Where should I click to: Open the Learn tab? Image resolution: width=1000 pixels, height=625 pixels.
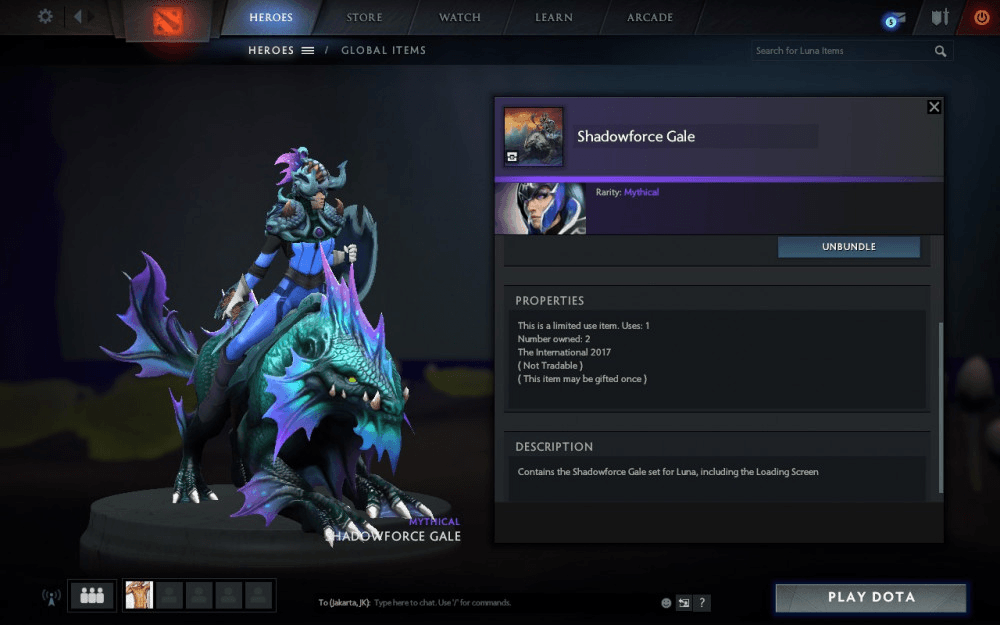click(554, 18)
